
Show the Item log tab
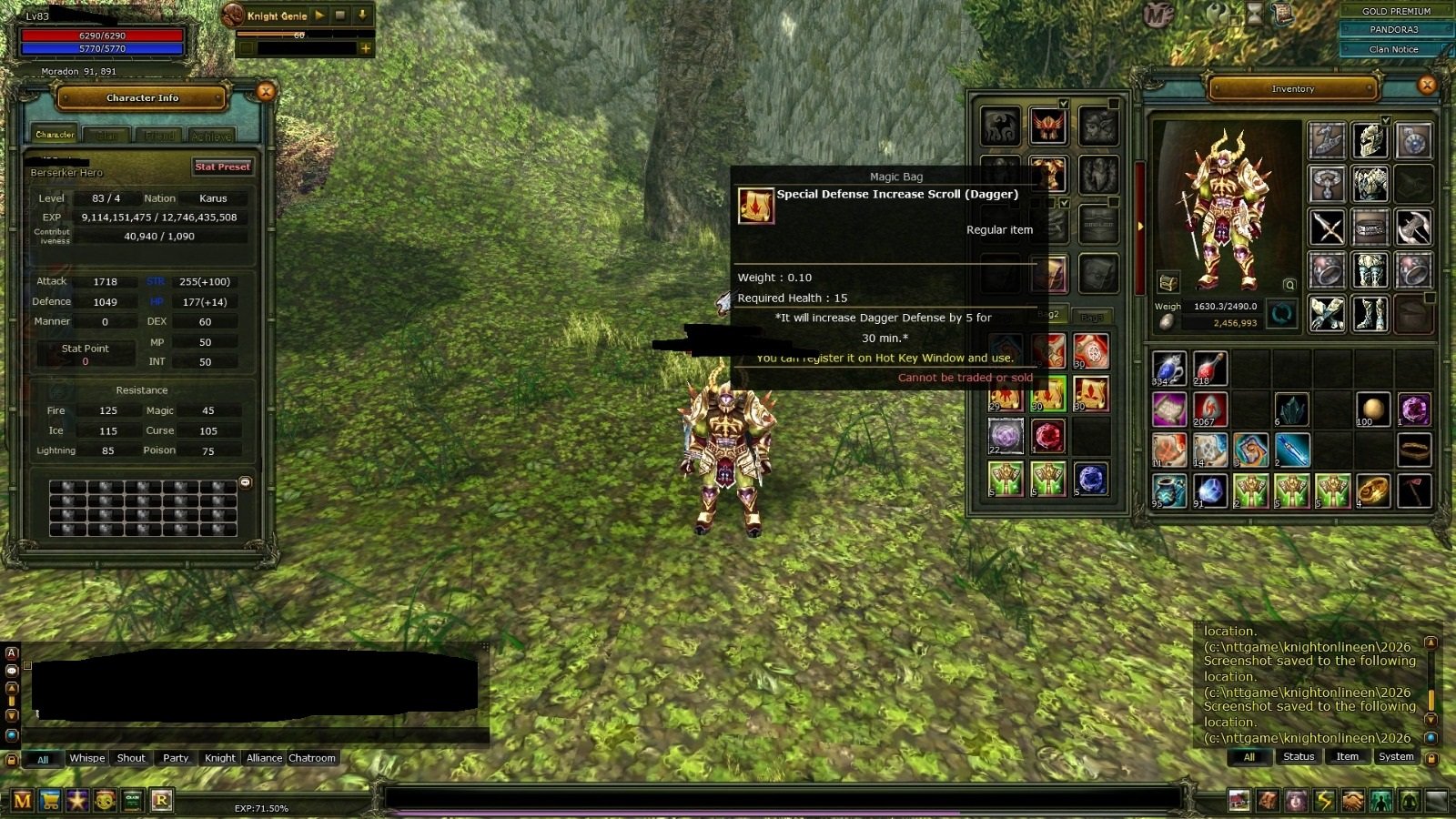(x=1347, y=757)
